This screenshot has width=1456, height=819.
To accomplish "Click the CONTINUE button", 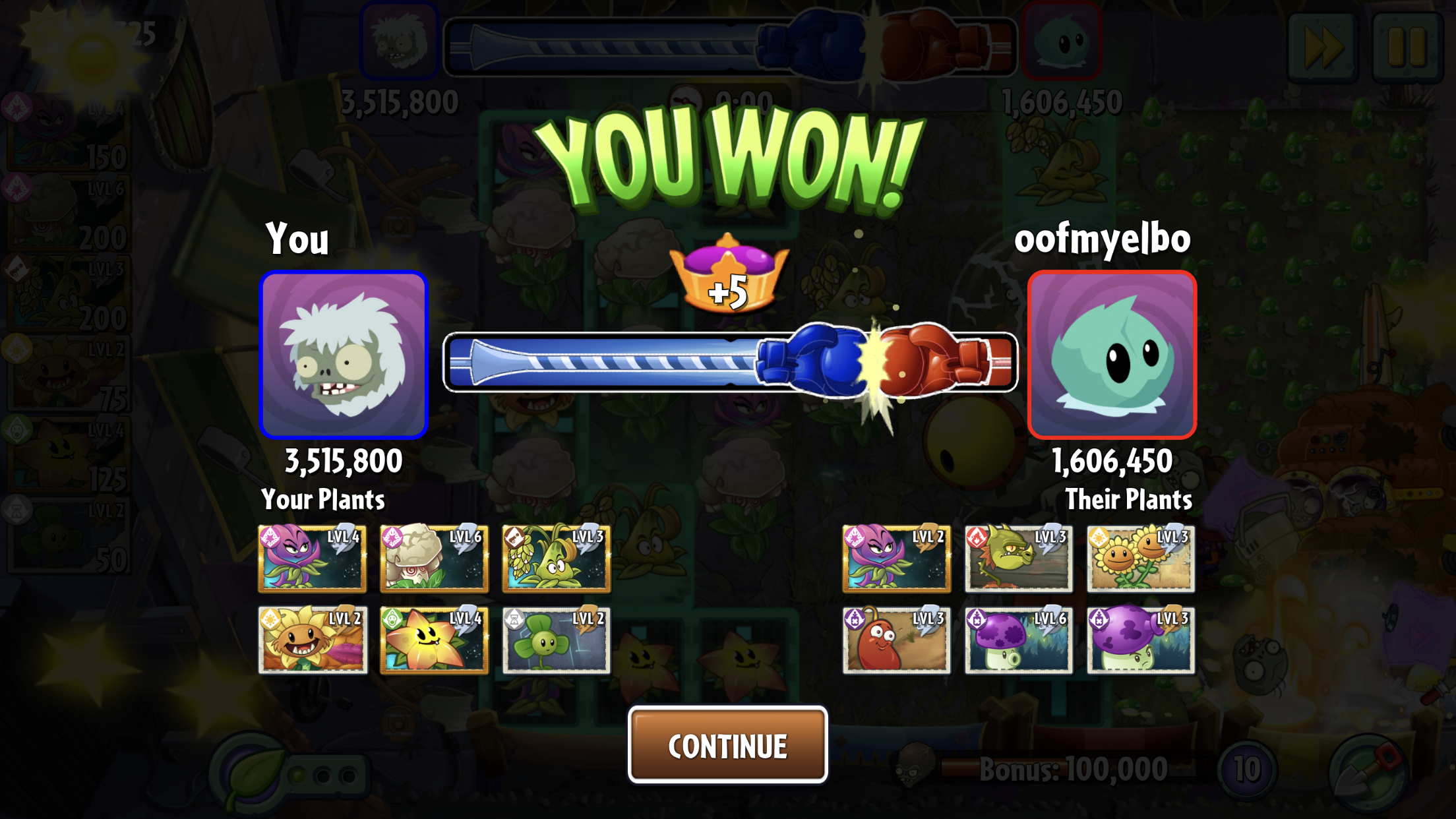I will pyautogui.click(x=727, y=745).
